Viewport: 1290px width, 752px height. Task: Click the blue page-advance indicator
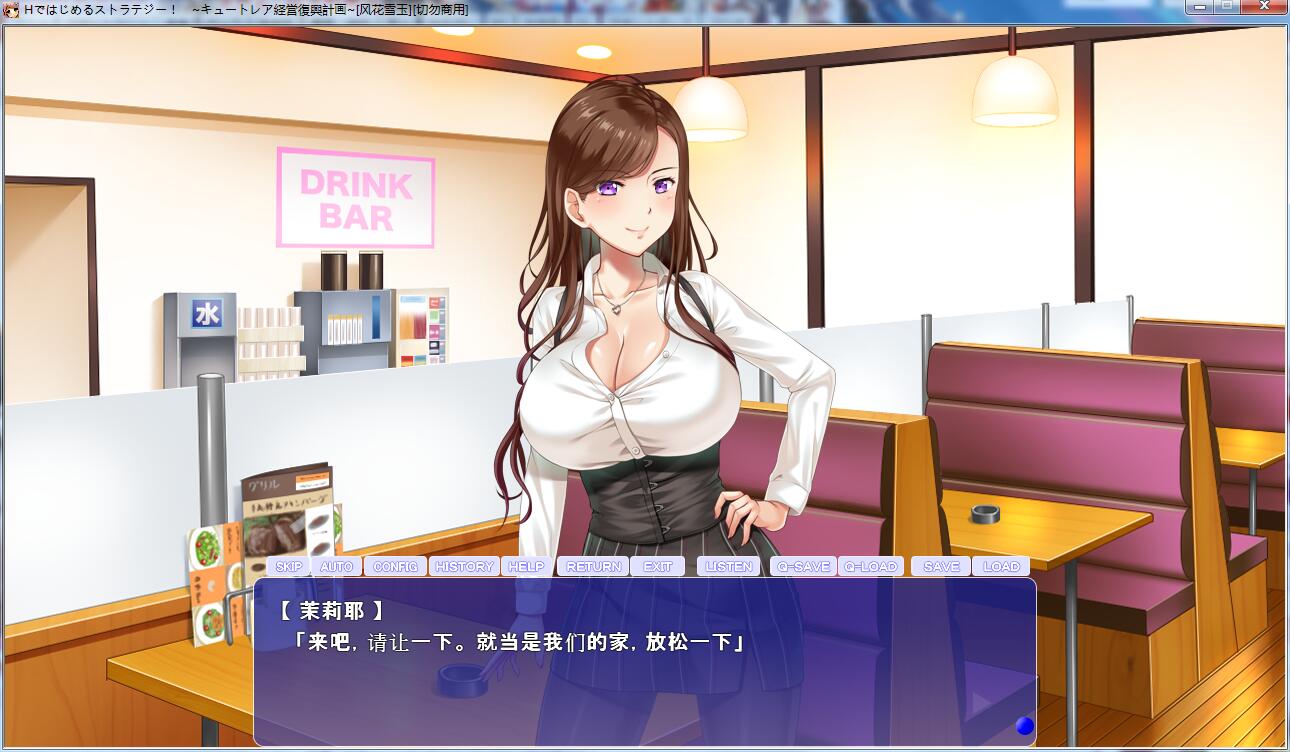(x=1024, y=727)
